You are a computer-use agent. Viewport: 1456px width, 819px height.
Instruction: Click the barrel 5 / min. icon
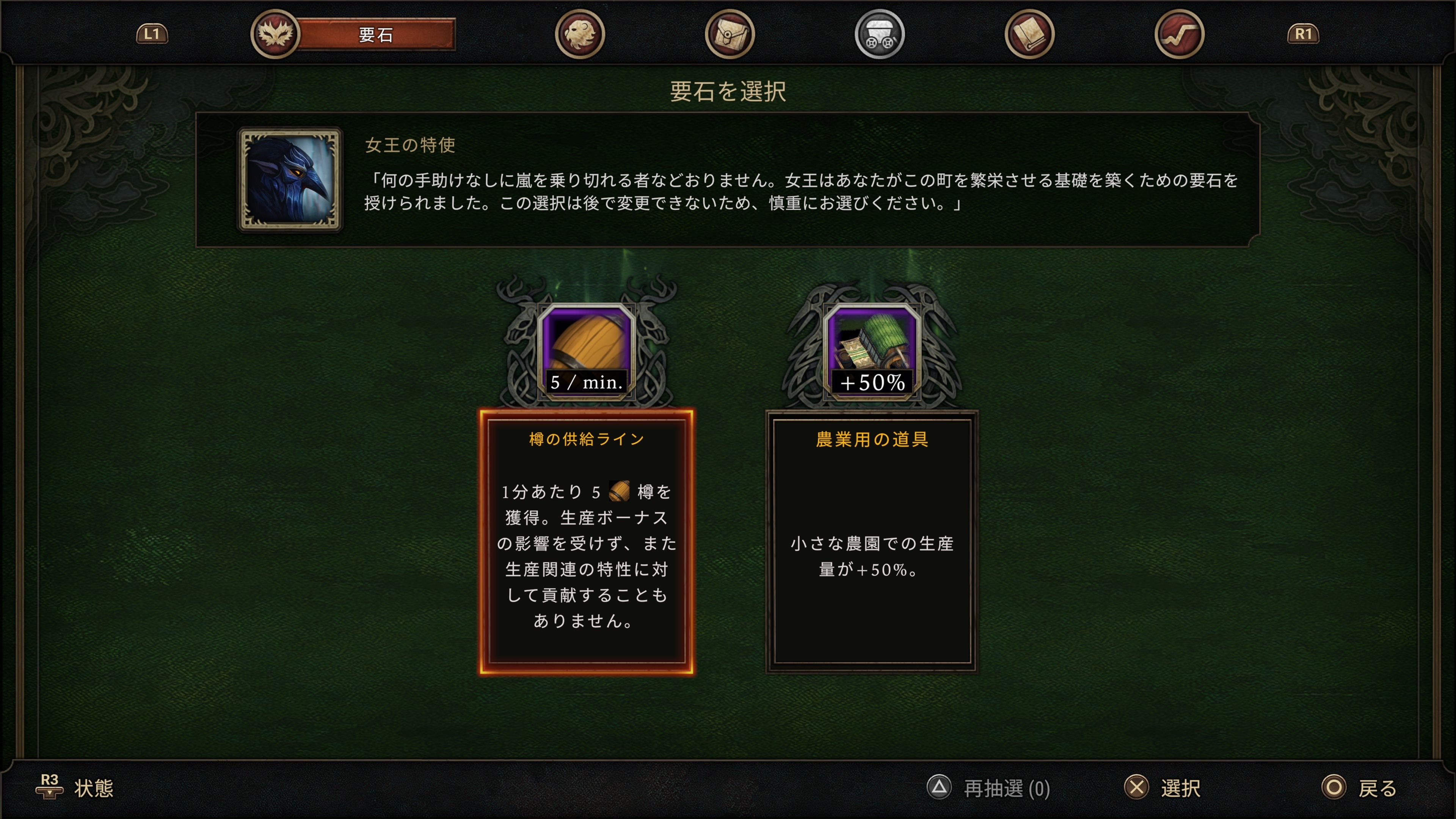tap(587, 350)
